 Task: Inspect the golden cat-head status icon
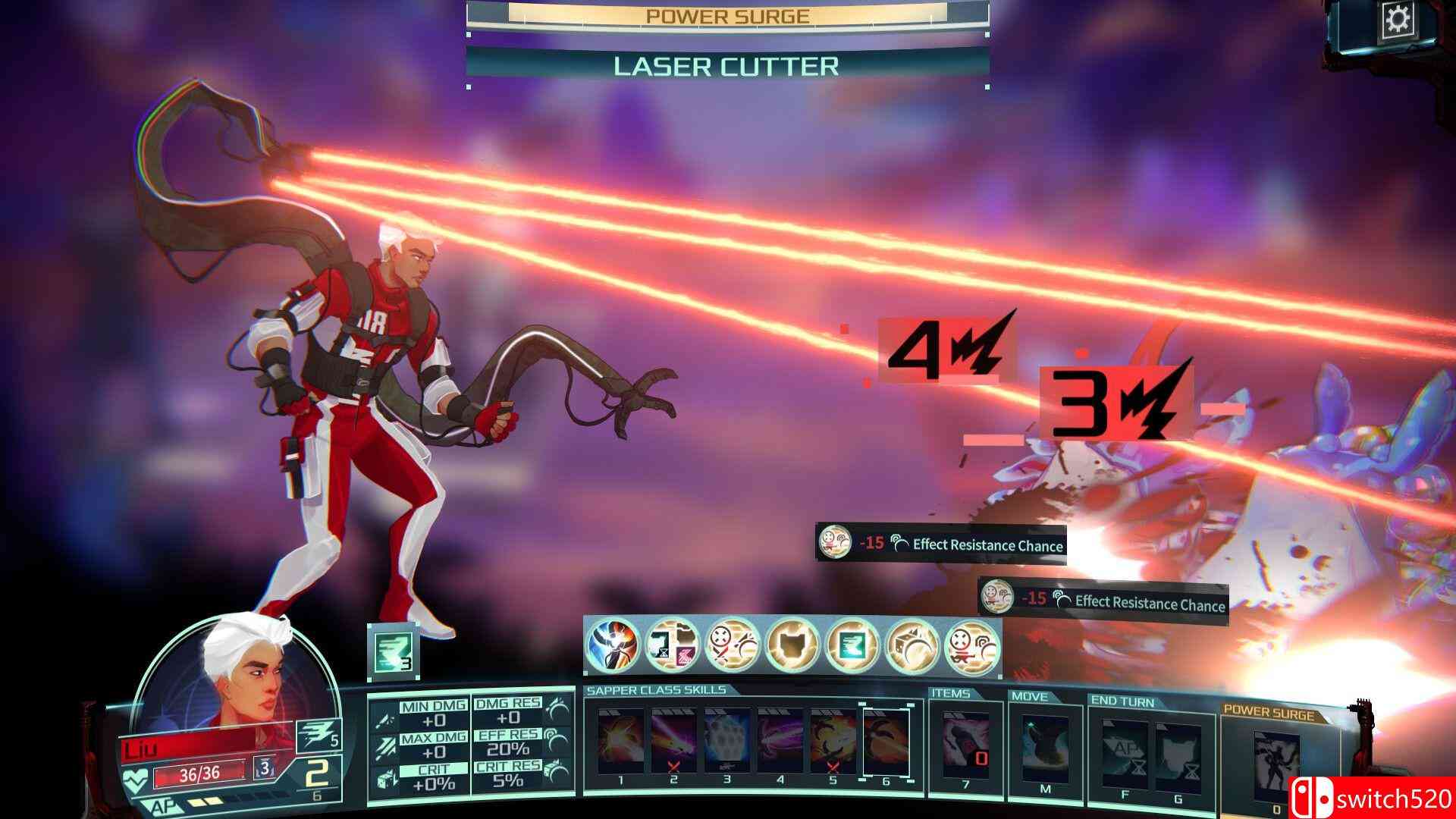pos(793,646)
